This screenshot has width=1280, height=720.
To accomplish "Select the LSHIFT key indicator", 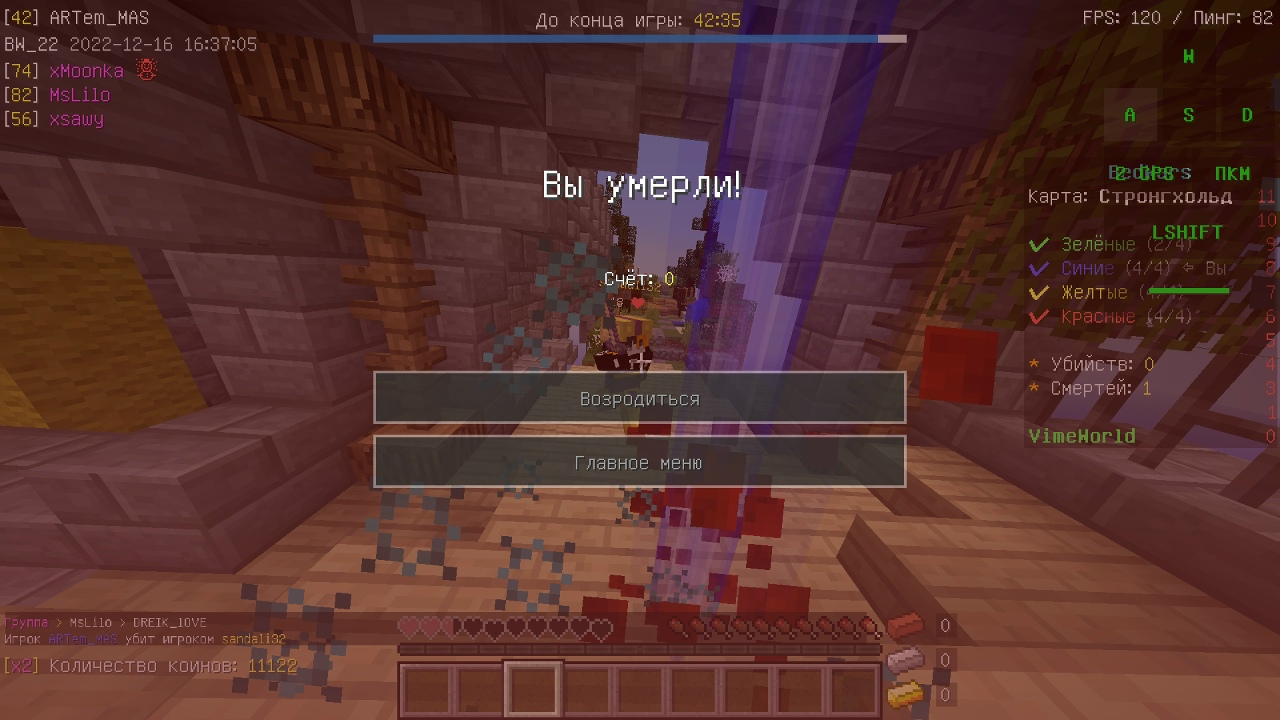I will click(1186, 231).
